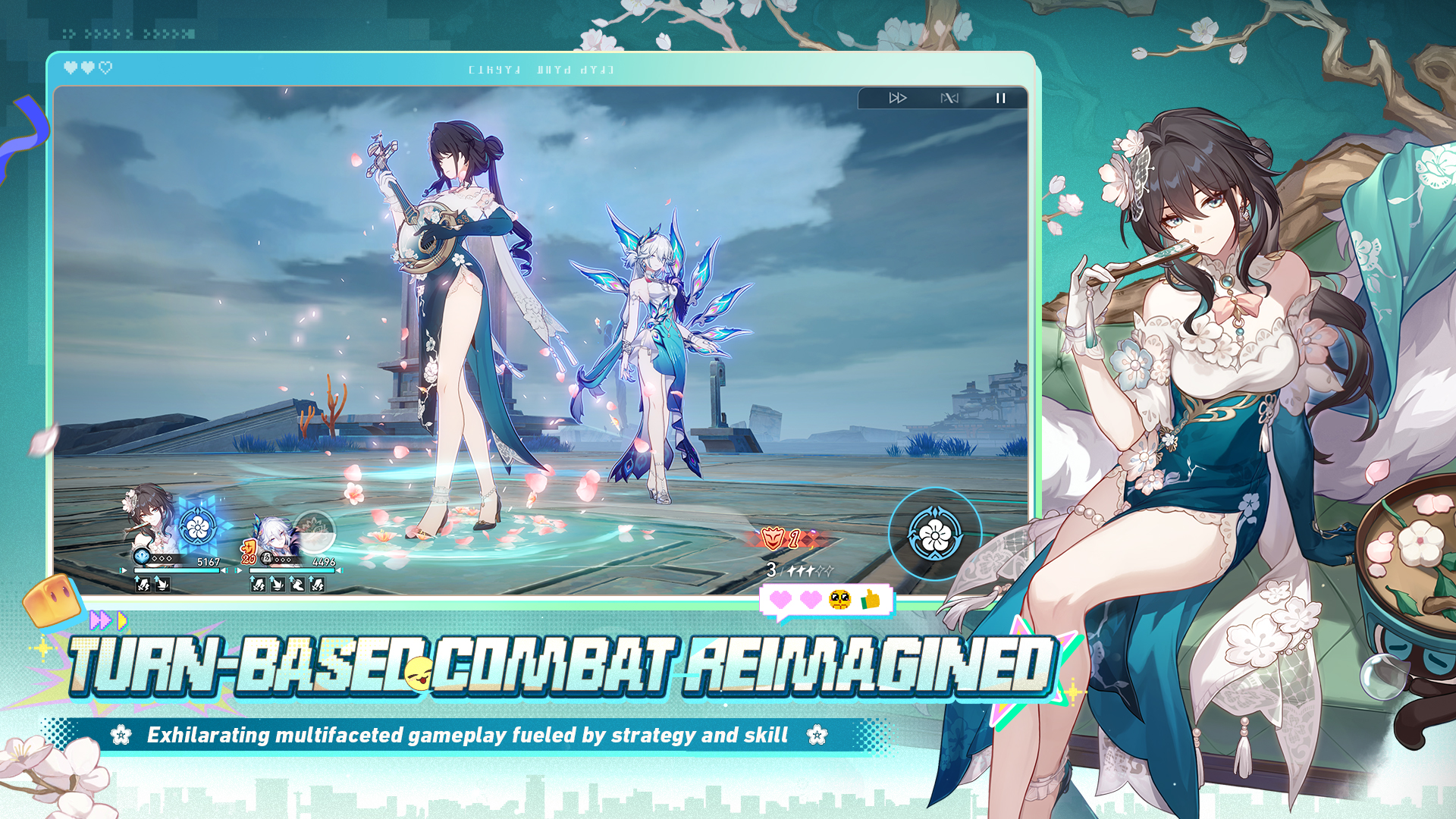Toggle auto-battle mode

tap(948, 97)
